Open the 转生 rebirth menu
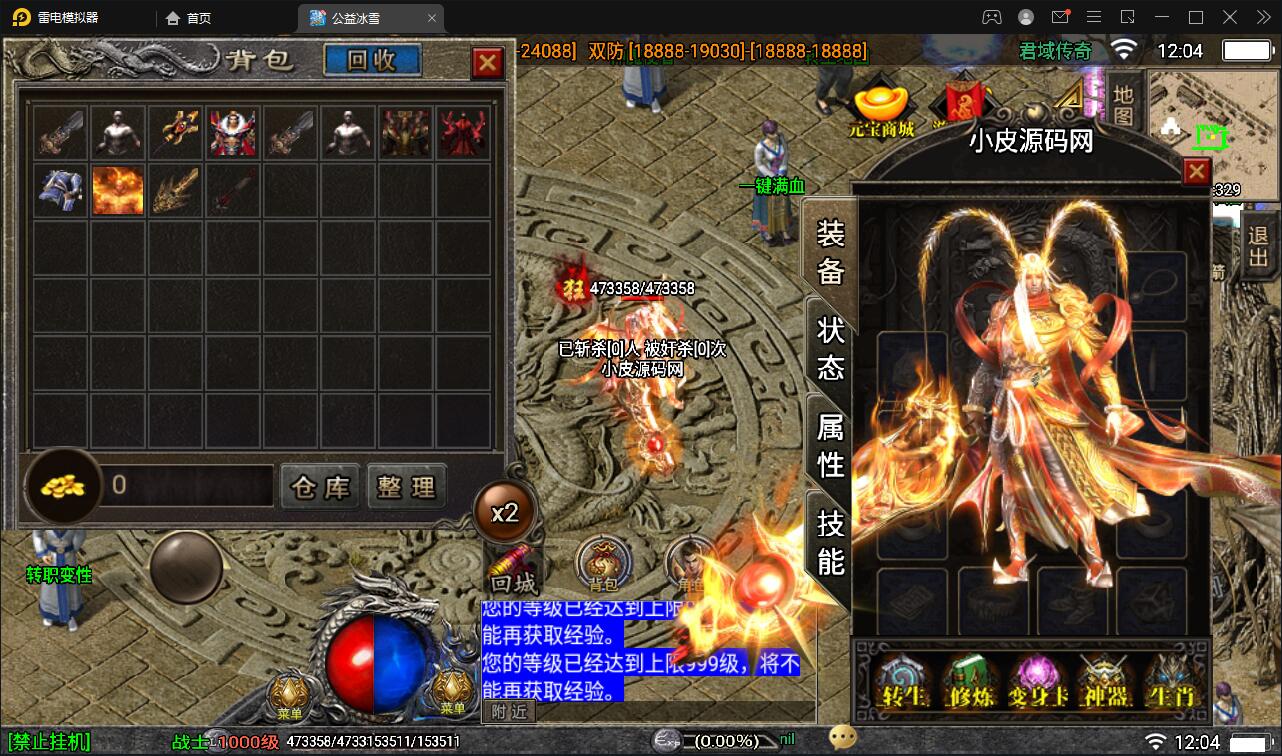The height and width of the screenshot is (756, 1282). 899,681
